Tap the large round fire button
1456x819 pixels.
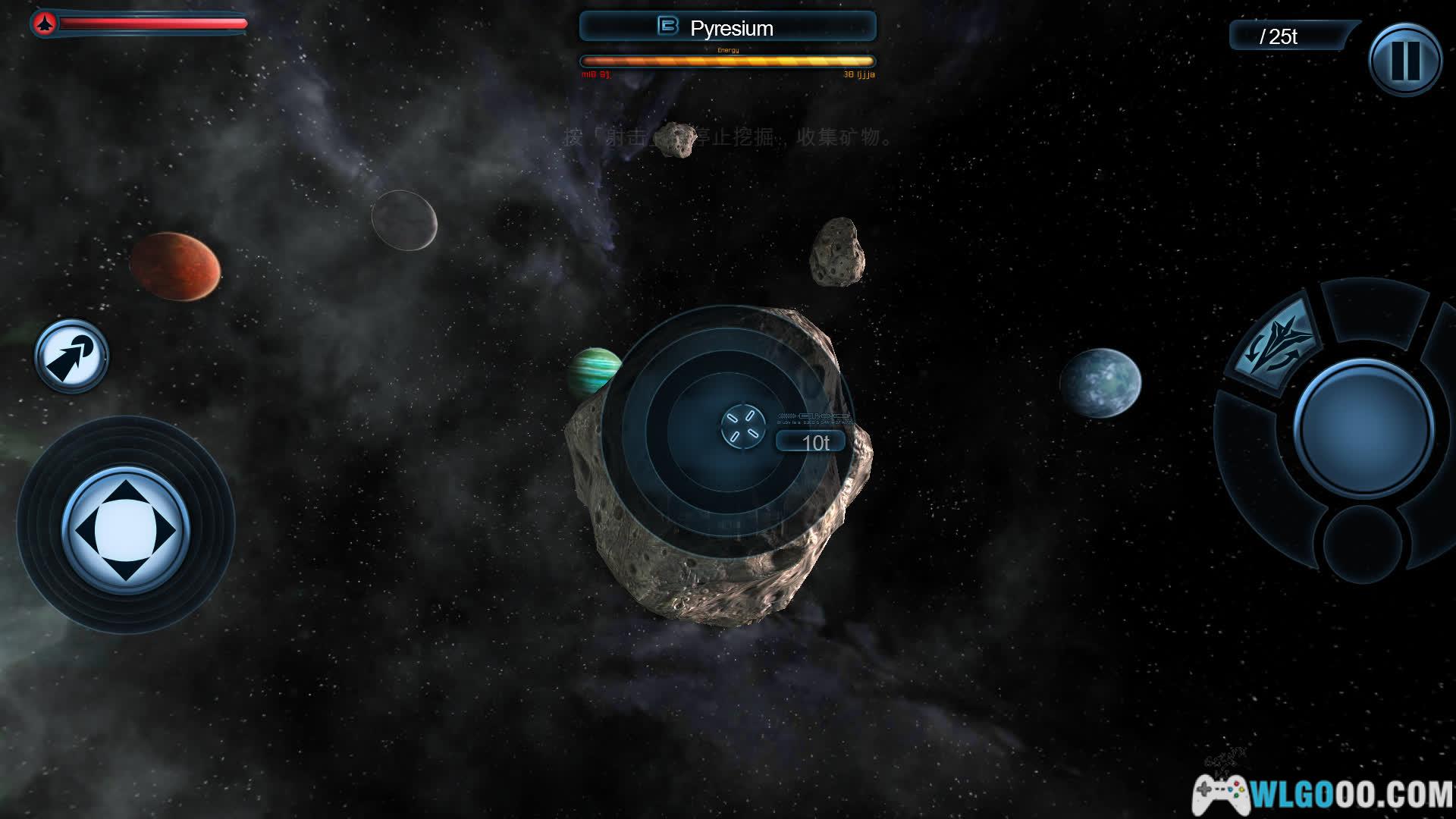(x=1363, y=428)
